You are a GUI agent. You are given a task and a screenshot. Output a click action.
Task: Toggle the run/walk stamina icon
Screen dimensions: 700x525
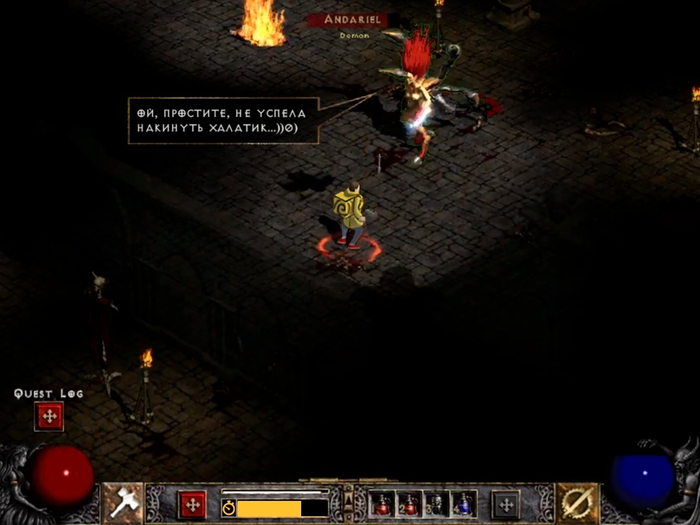click(228, 508)
